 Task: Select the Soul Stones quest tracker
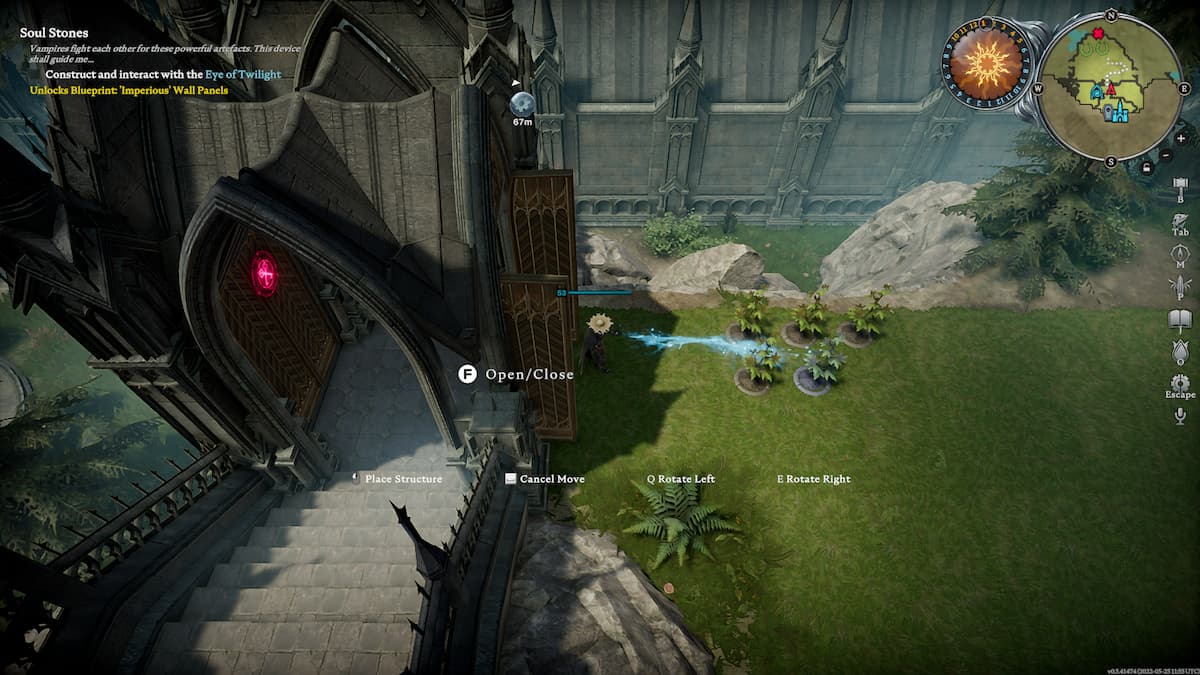[54, 33]
